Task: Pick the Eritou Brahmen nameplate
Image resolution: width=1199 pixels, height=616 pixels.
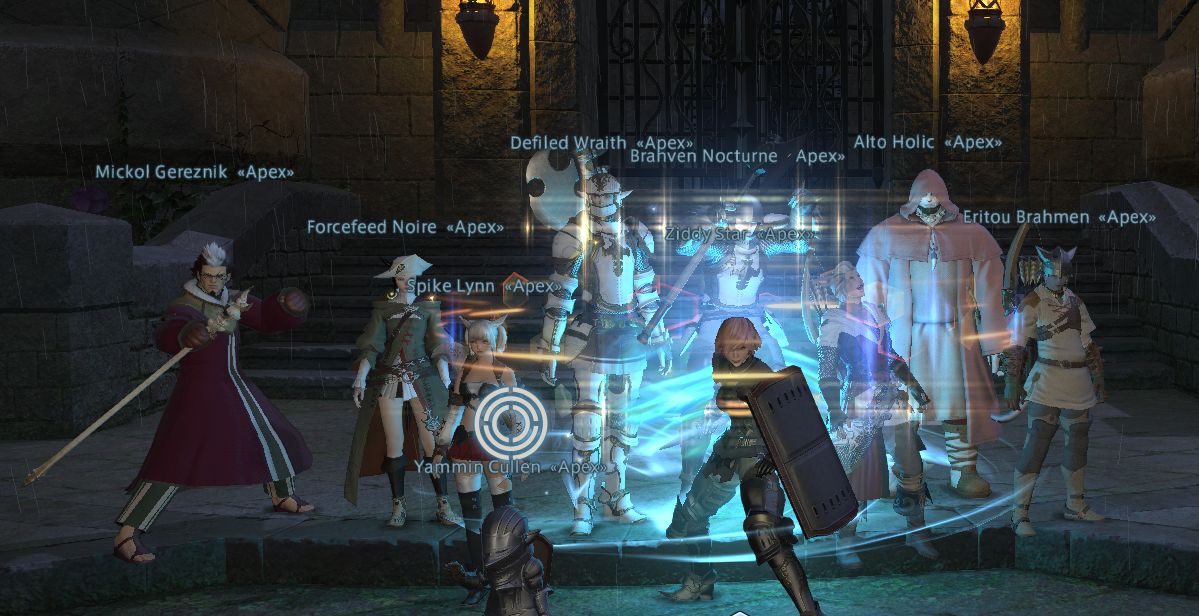Action: point(1059,216)
